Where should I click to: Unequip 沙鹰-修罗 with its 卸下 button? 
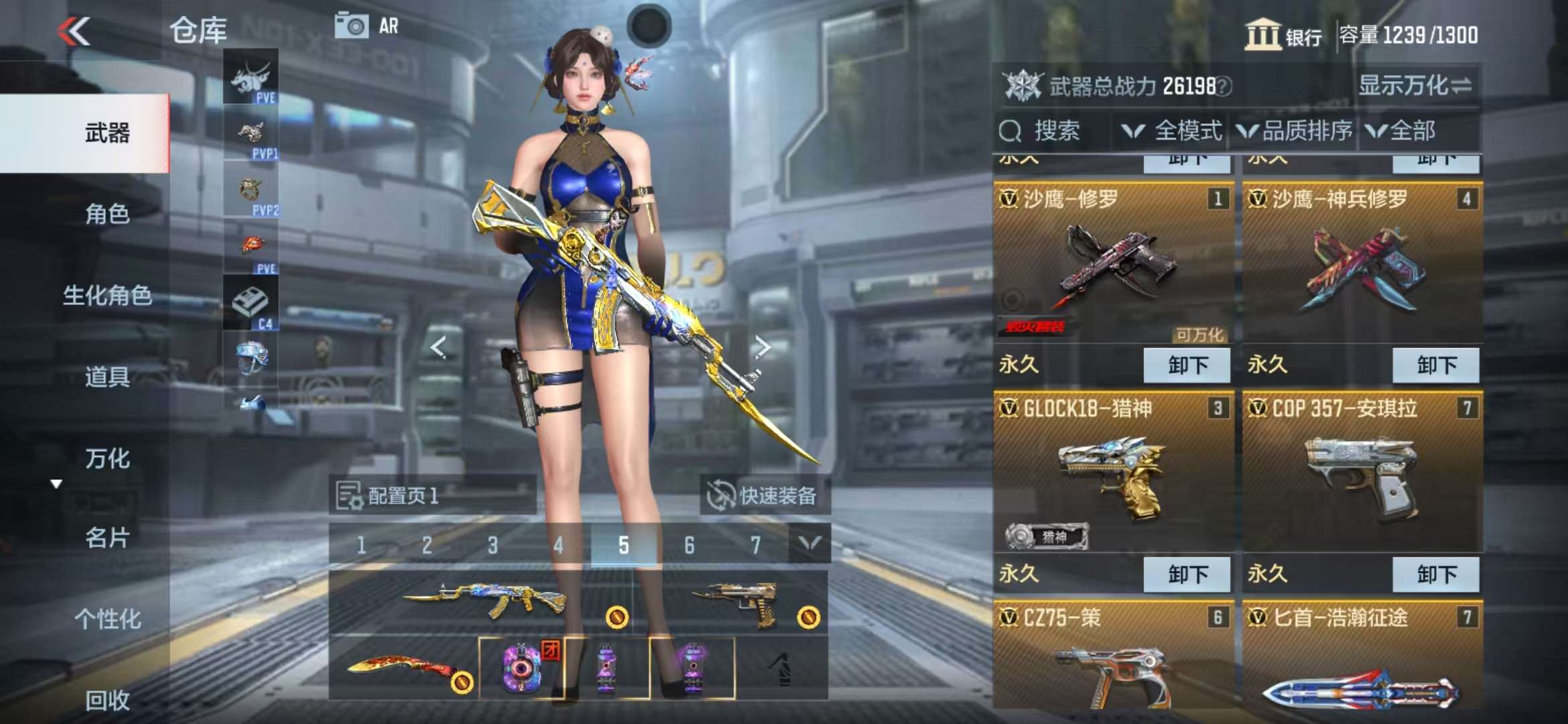coord(1187,365)
